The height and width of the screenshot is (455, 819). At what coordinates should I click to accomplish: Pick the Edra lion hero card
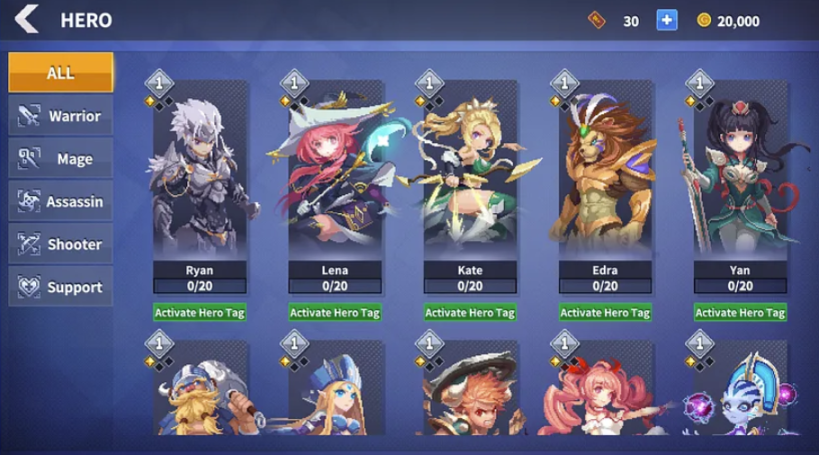pyautogui.click(x=604, y=180)
